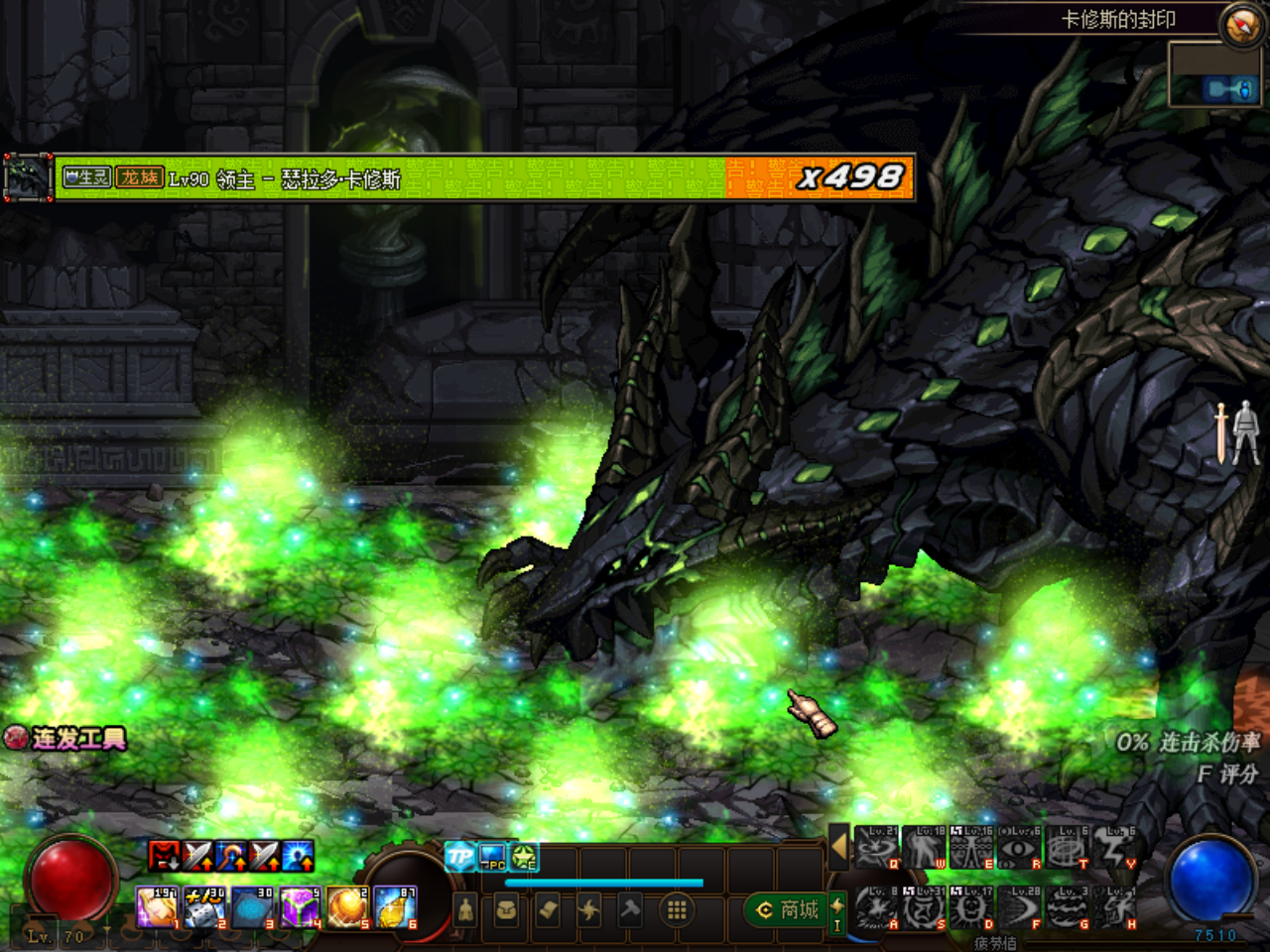Image resolution: width=1270 pixels, height=952 pixels.
Task: Use the purple cube in quick slot 4
Action: [x=300, y=907]
